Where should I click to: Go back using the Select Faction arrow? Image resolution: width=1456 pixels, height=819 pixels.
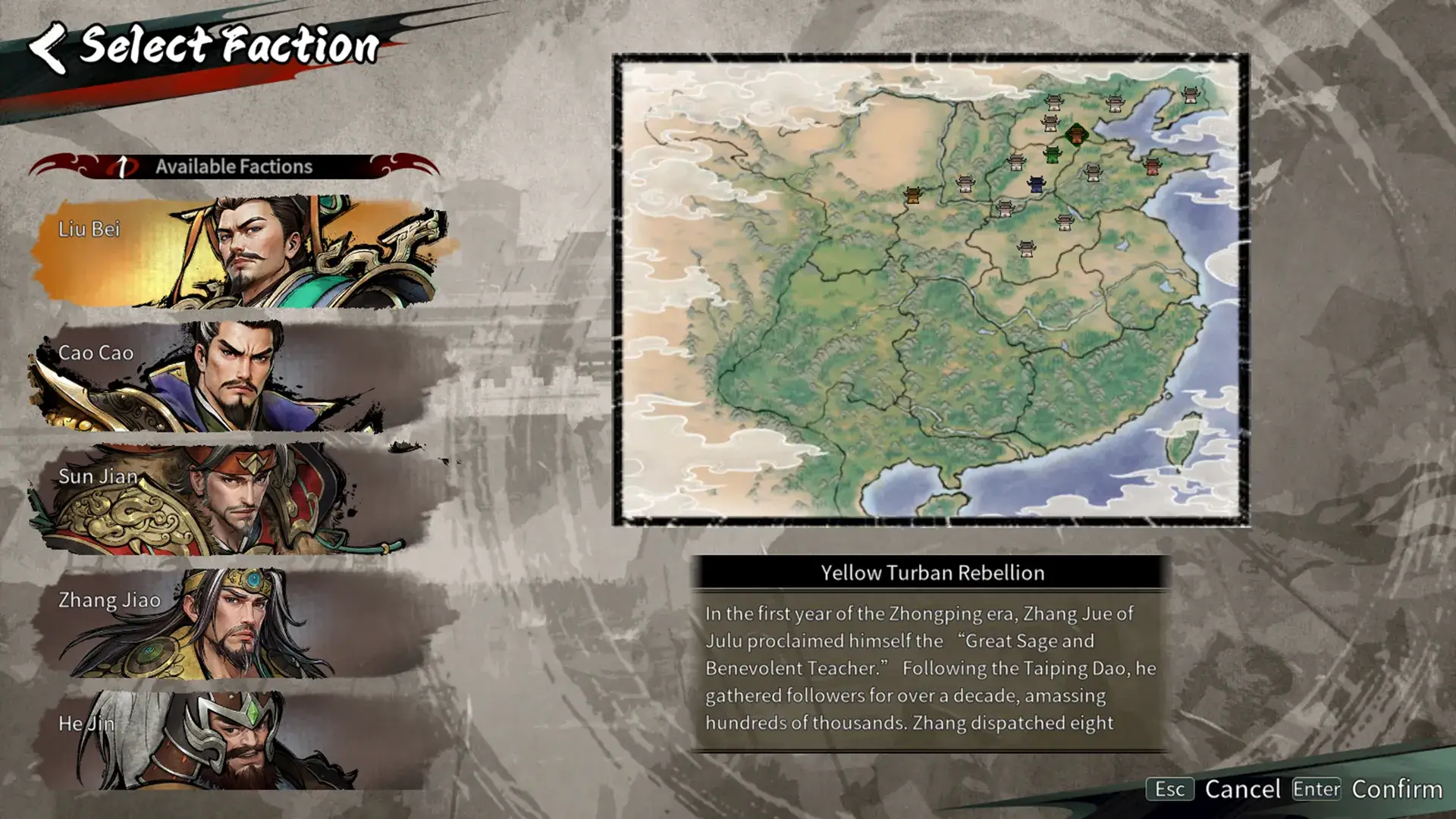pyautogui.click(x=48, y=47)
